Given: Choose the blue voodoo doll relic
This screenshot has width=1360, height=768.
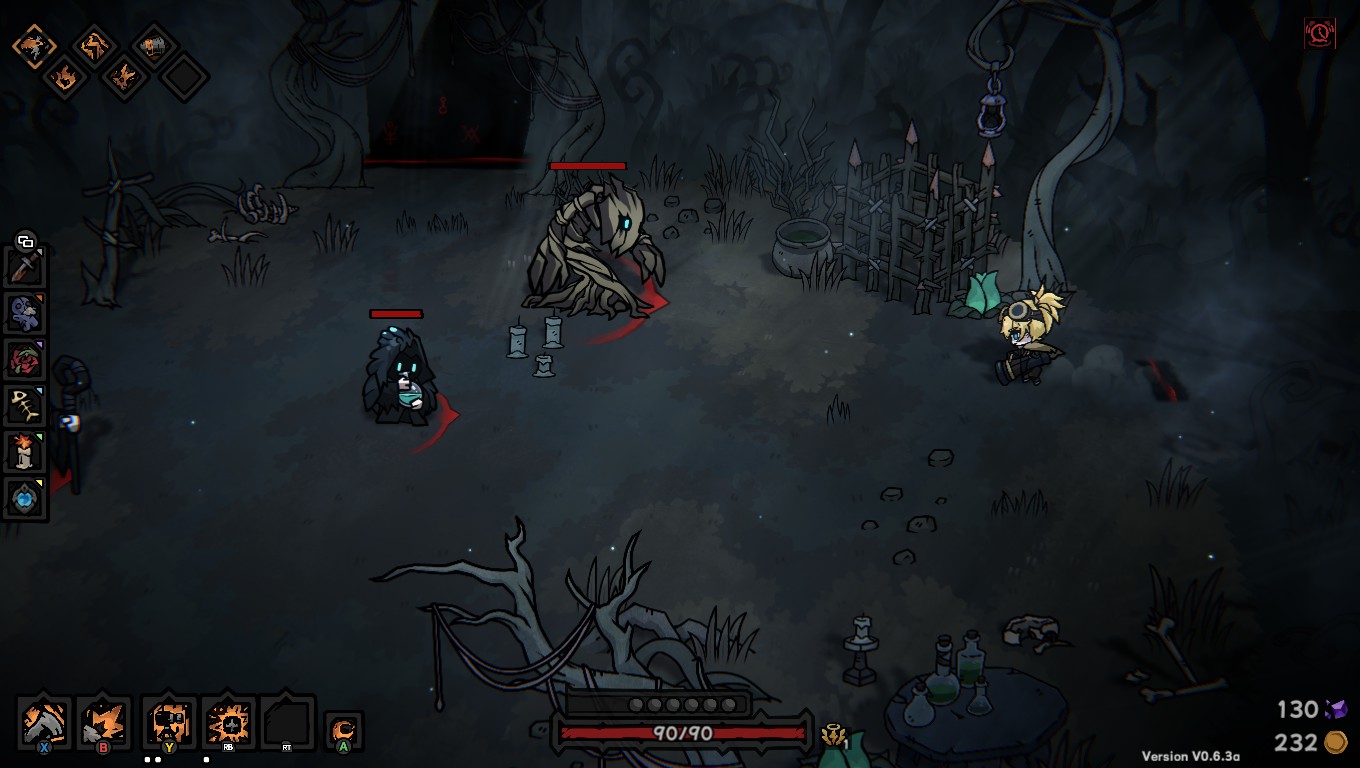Looking at the screenshot, I should tap(25, 313).
